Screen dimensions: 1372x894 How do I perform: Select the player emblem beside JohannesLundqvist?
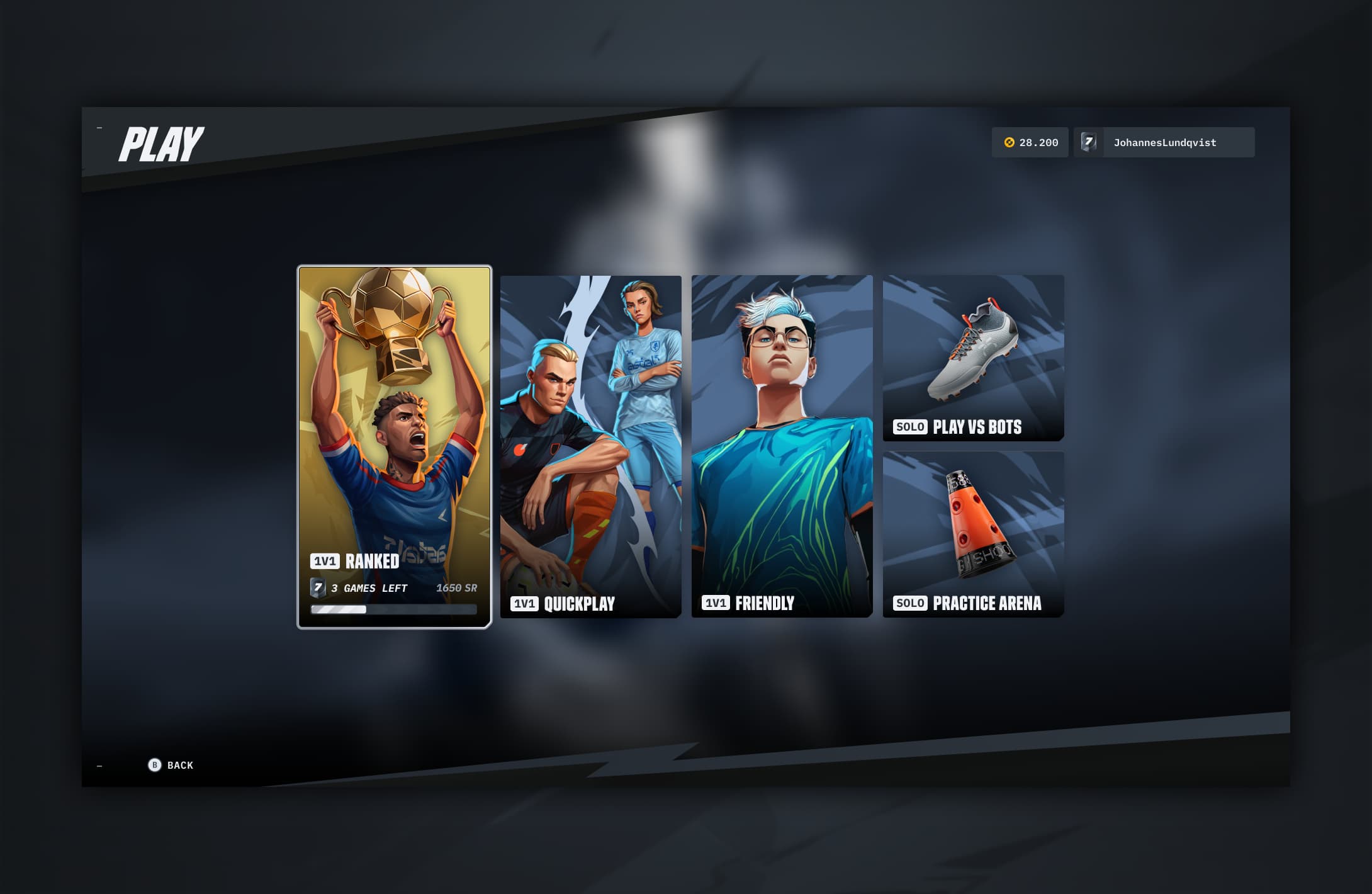1088,142
